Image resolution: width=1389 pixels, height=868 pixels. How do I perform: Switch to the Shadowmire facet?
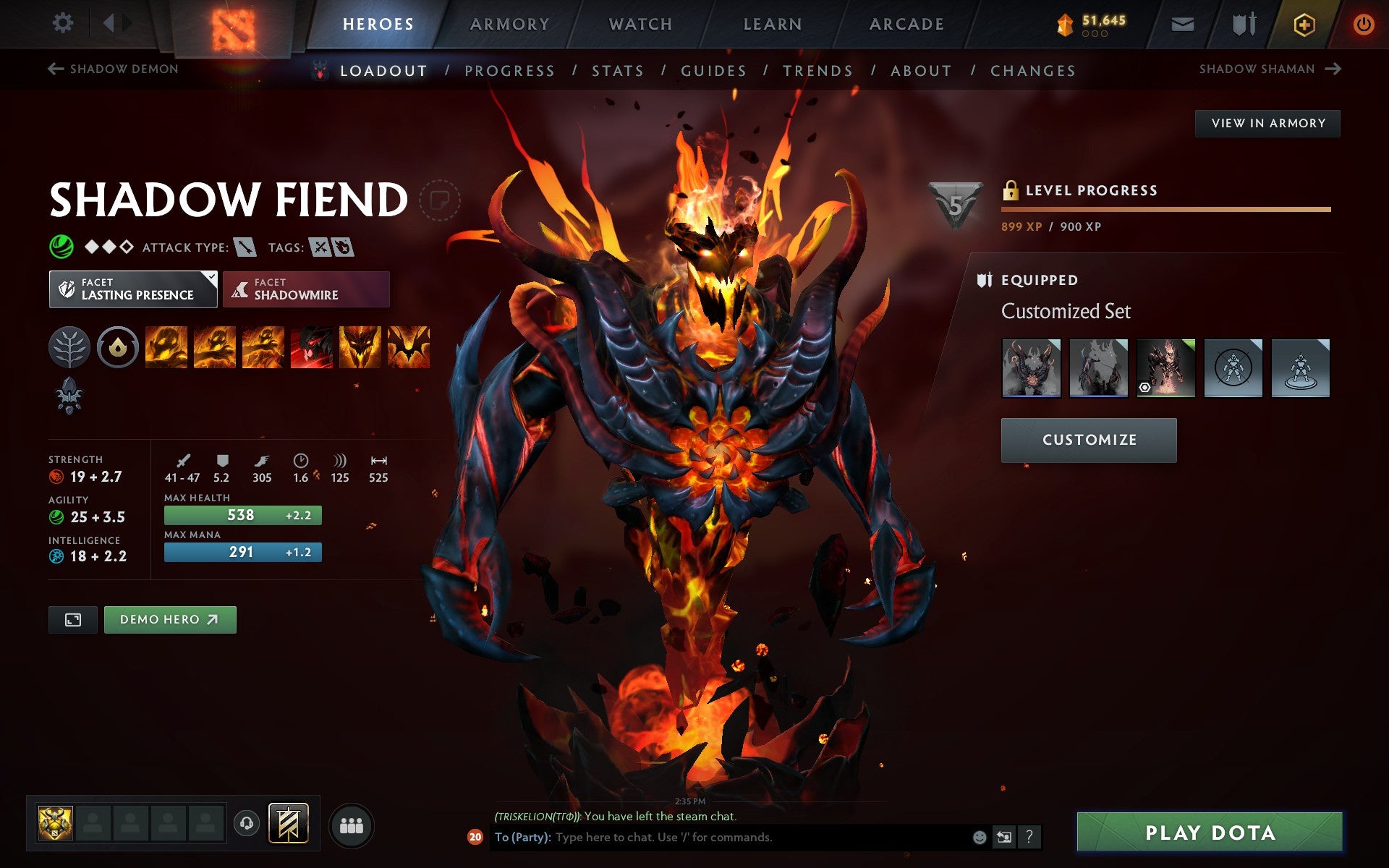[306, 289]
